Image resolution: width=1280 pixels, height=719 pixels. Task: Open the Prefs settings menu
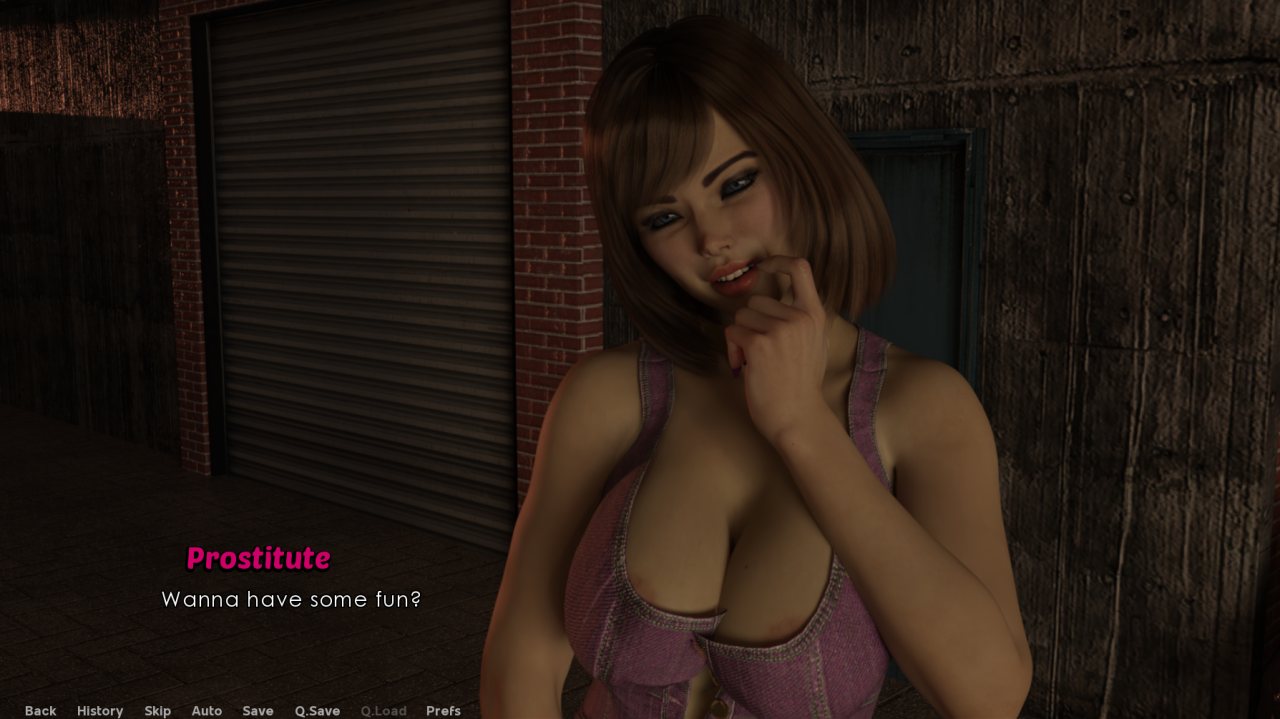point(443,711)
